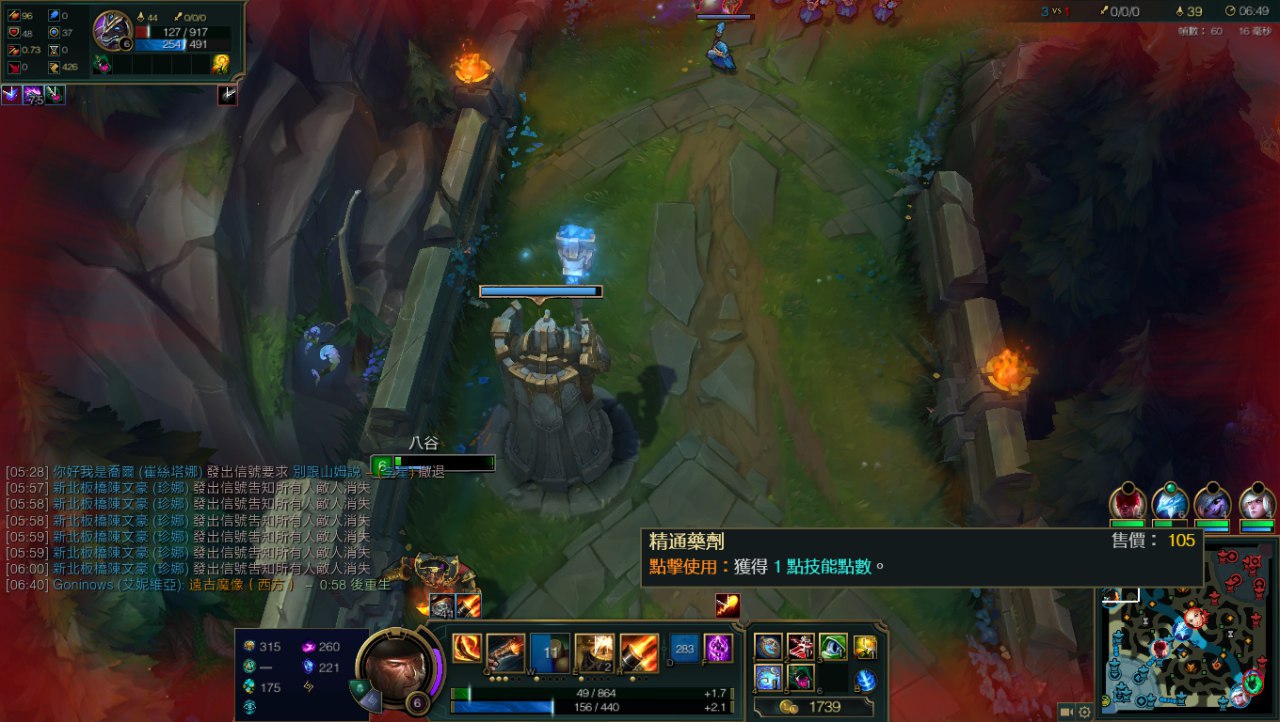
Task: Use the item in inventory slot 1
Action: point(768,647)
